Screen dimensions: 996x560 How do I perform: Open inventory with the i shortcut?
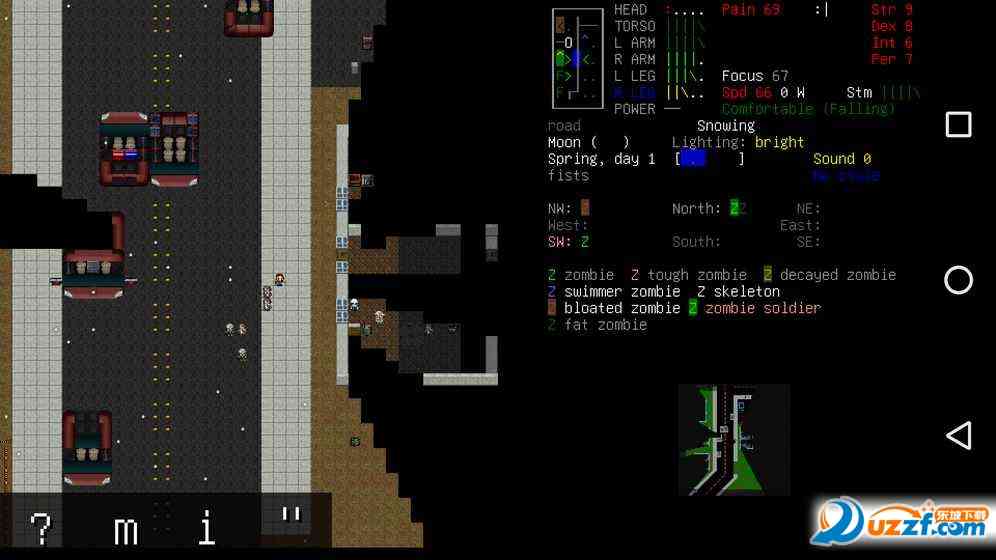click(x=207, y=527)
